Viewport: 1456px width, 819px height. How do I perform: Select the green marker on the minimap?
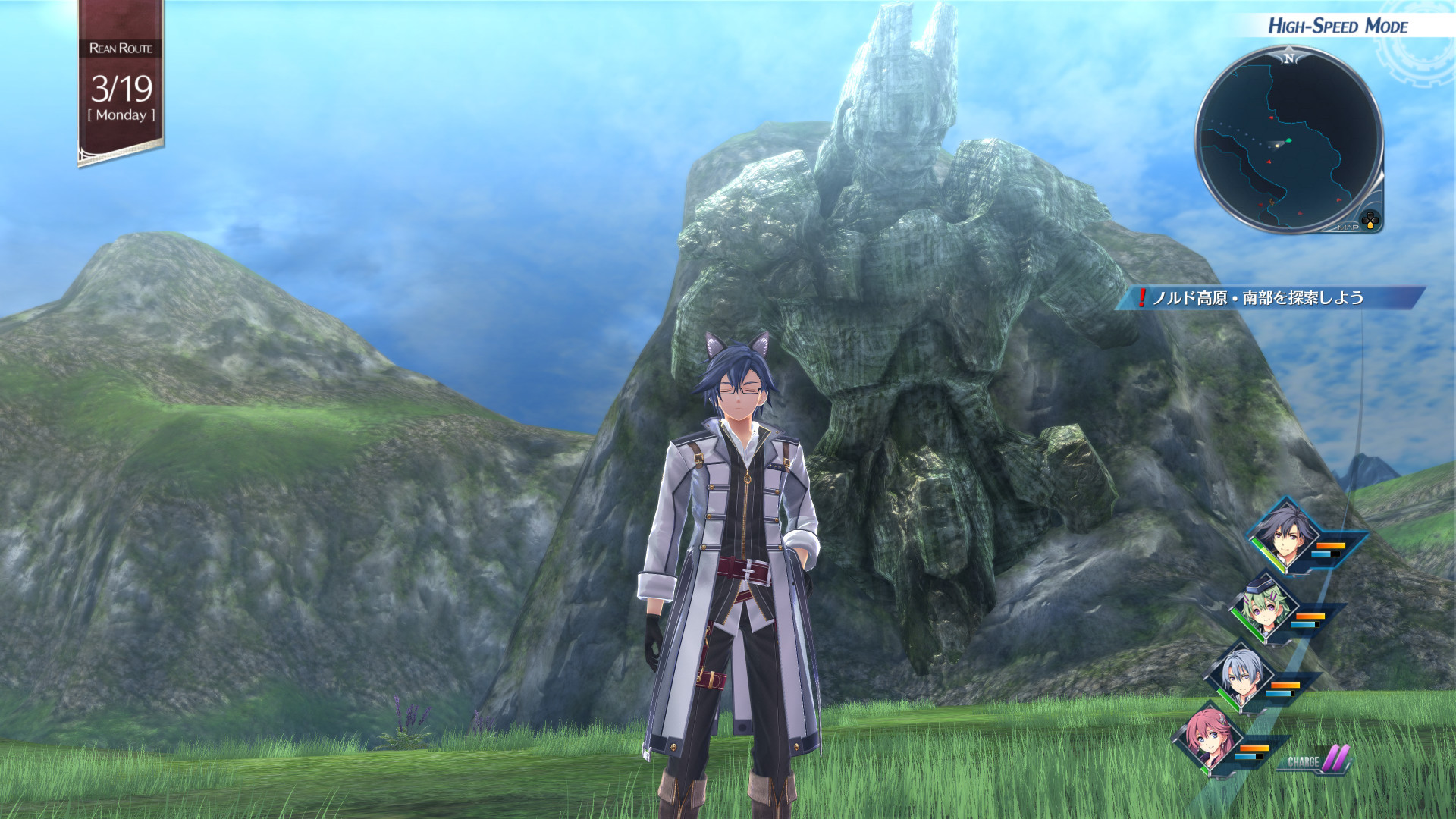[x=1288, y=140]
